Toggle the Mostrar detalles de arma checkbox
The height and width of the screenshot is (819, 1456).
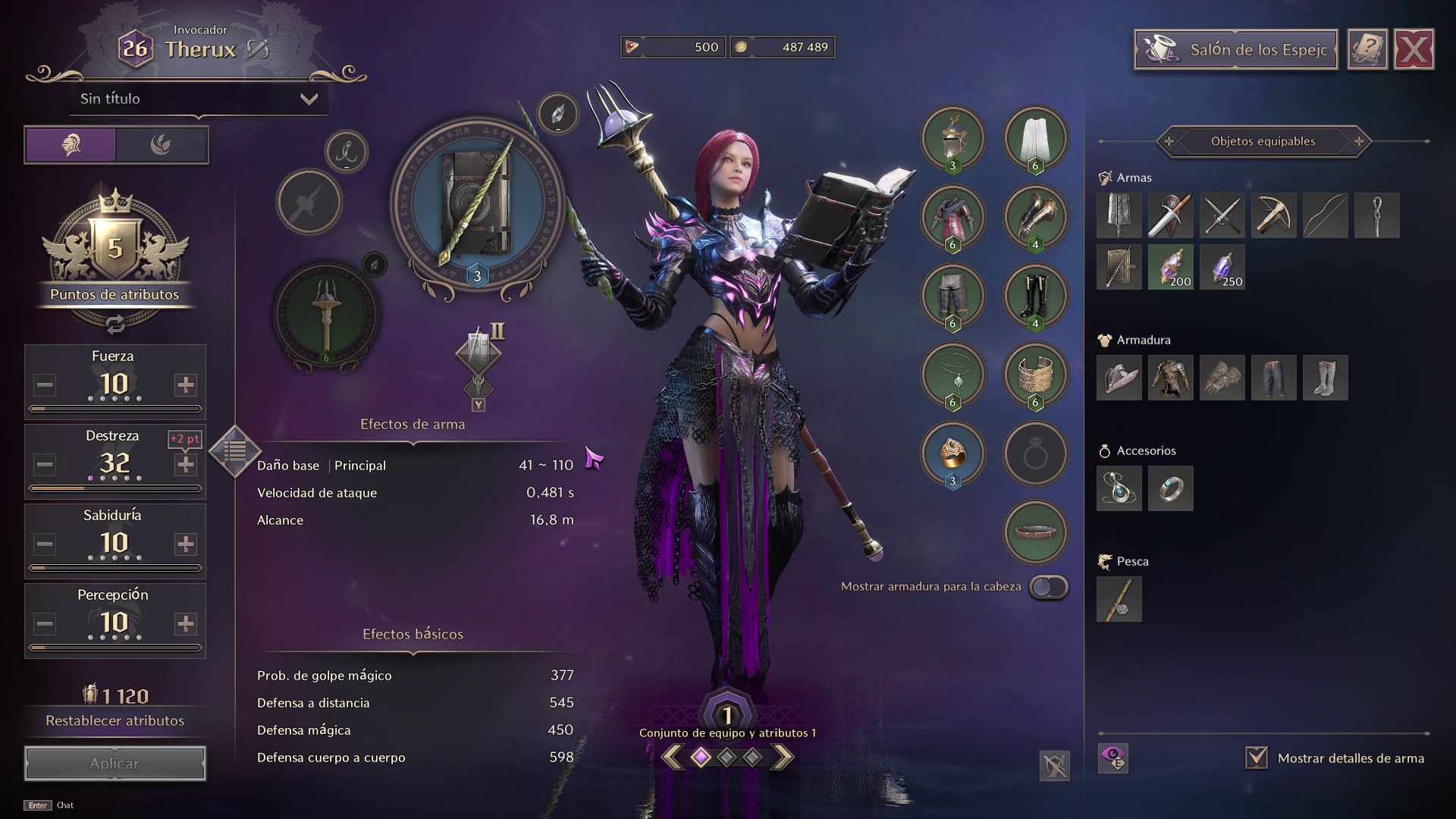1257,758
